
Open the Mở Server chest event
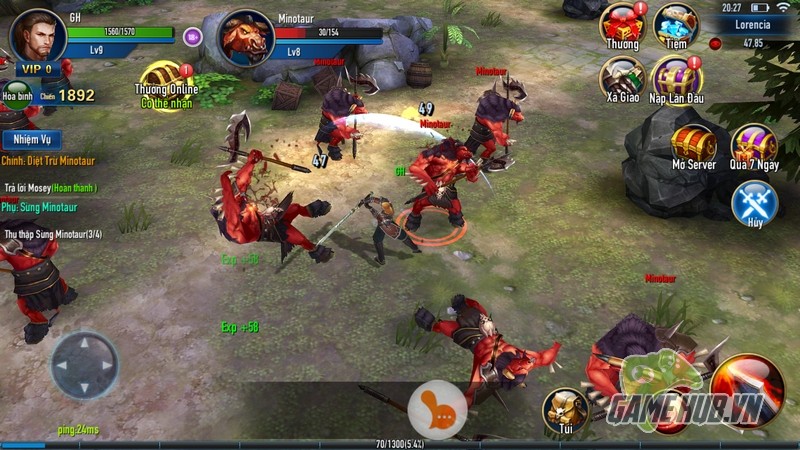pyautogui.click(x=693, y=143)
